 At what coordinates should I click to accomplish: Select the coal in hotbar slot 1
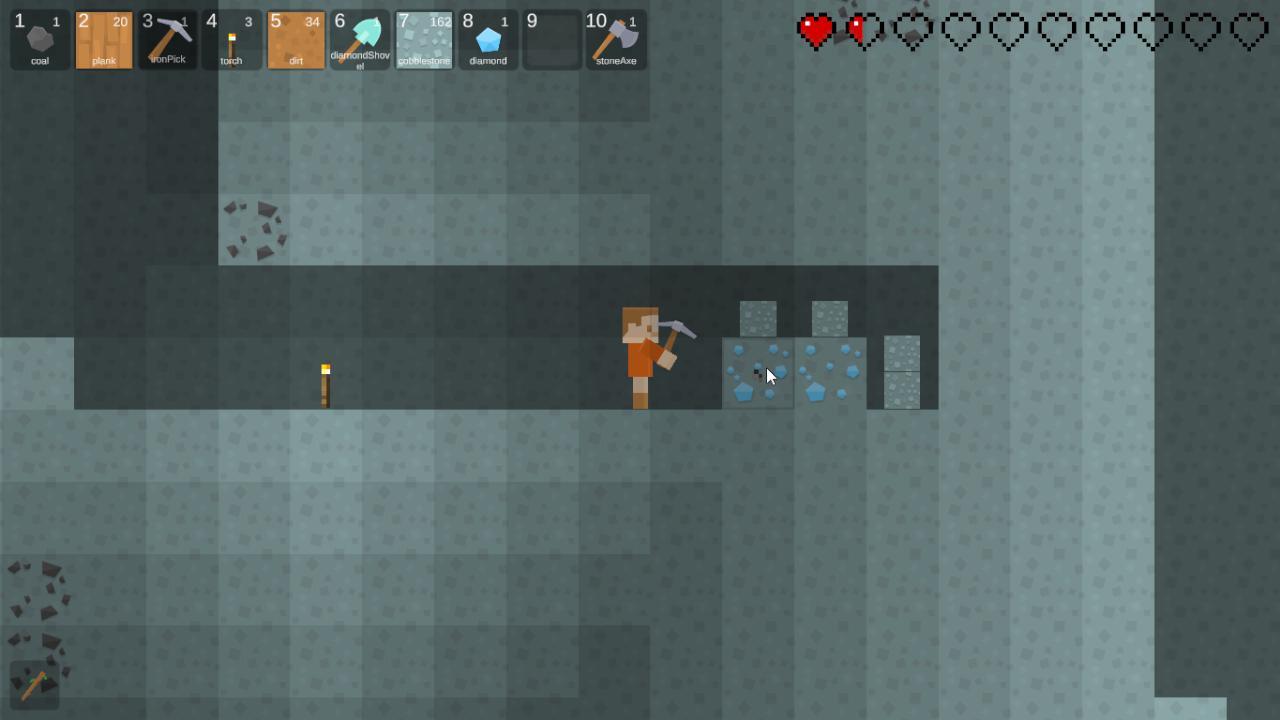click(x=40, y=40)
